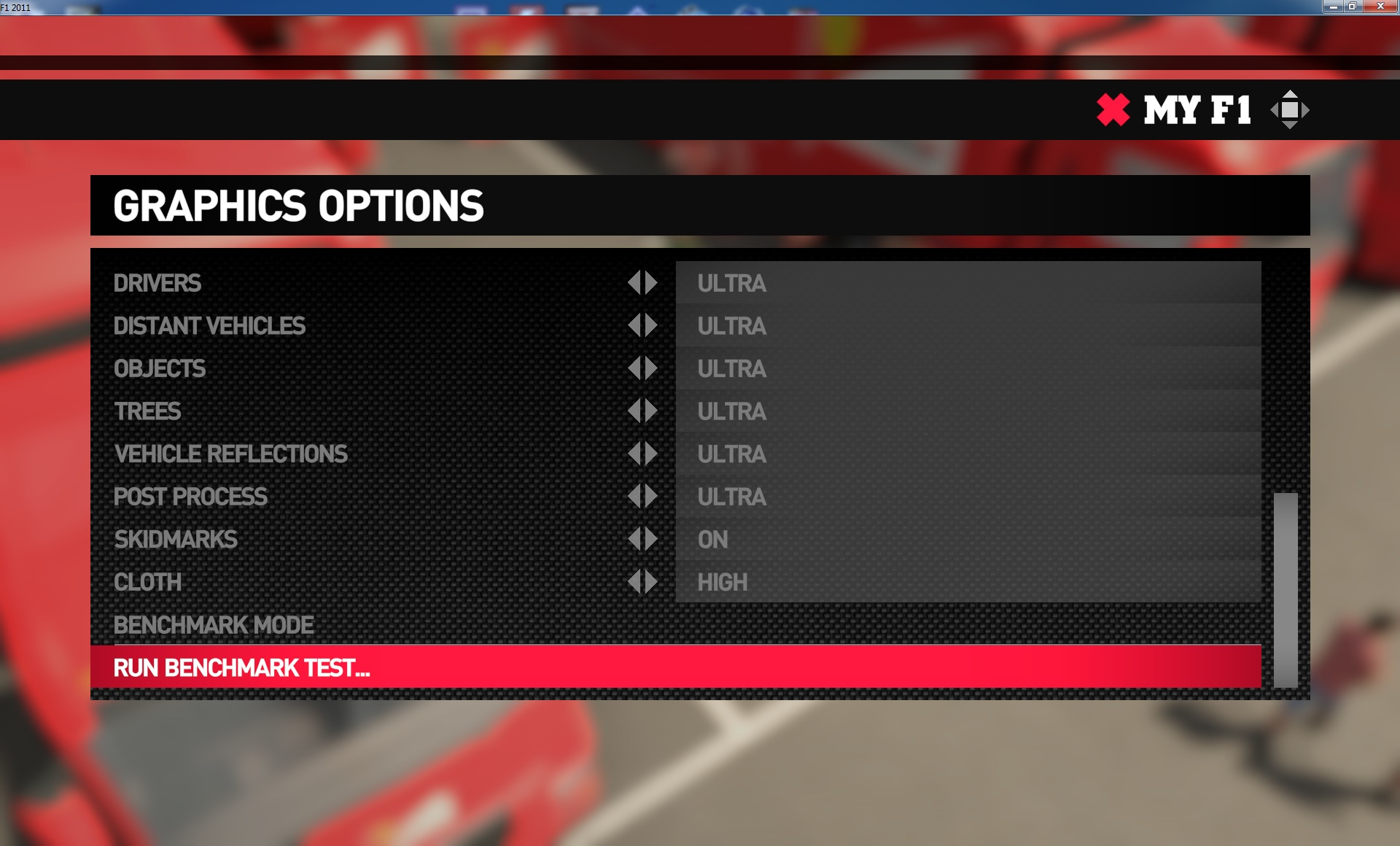Toggle Skidmarks using its right arrow
Viewport: 1400px width, 846px height.
pyautogui.click(x=651, y=539)
